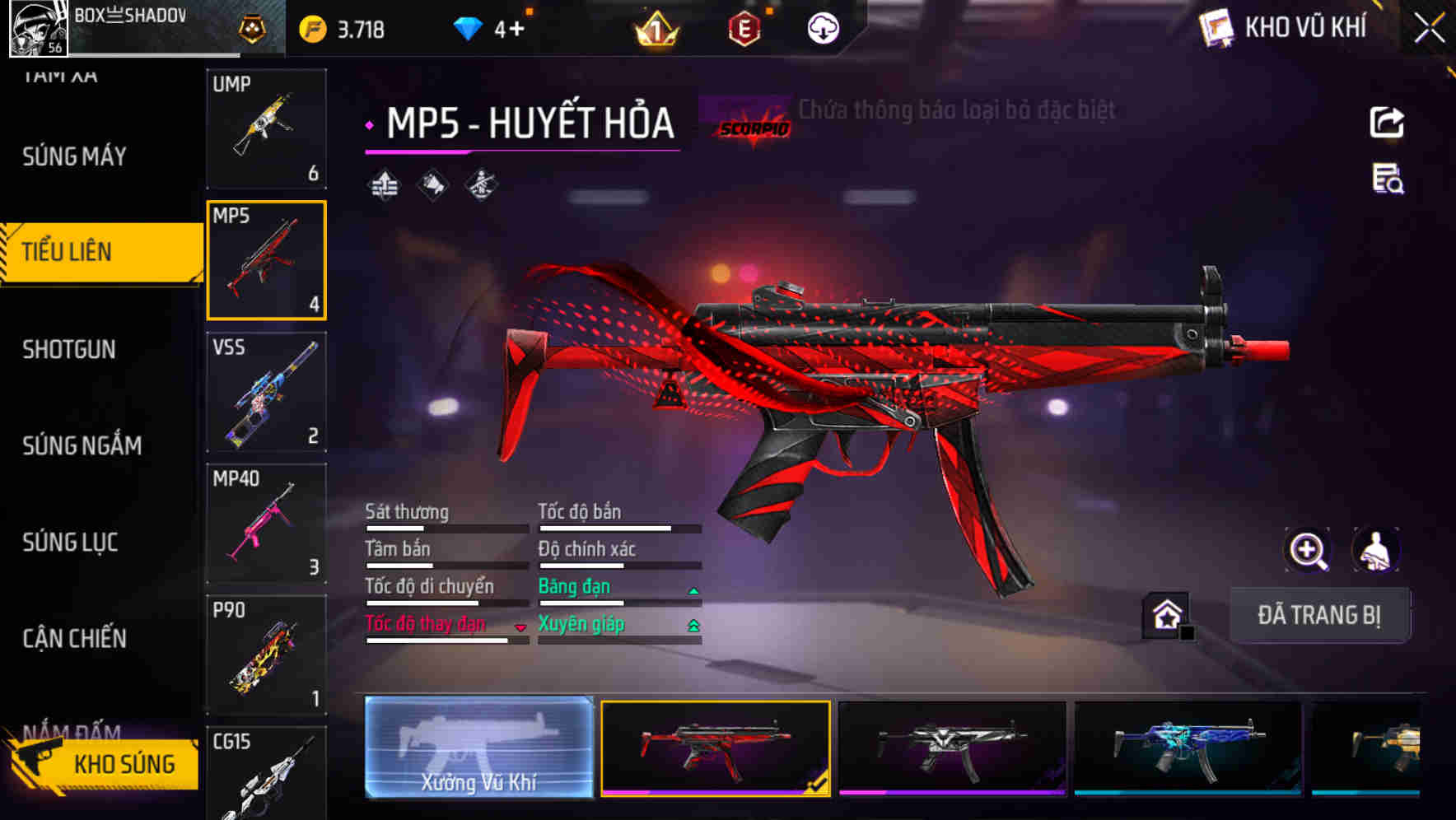Click the rank badge showing number 1
The width and height of the screenshot is (1456, 820).
pos(653,29)
